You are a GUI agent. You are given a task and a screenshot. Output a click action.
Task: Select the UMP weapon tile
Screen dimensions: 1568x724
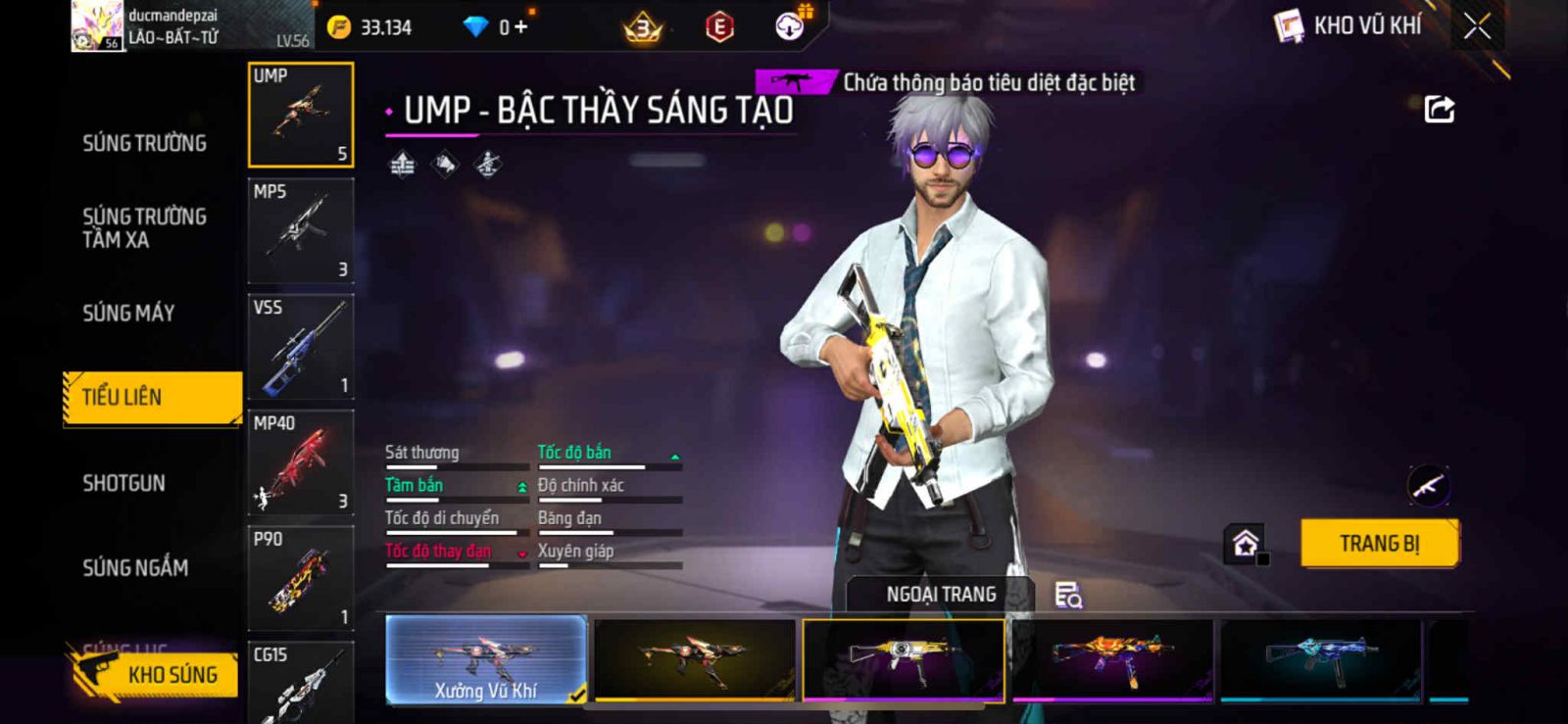301,116
